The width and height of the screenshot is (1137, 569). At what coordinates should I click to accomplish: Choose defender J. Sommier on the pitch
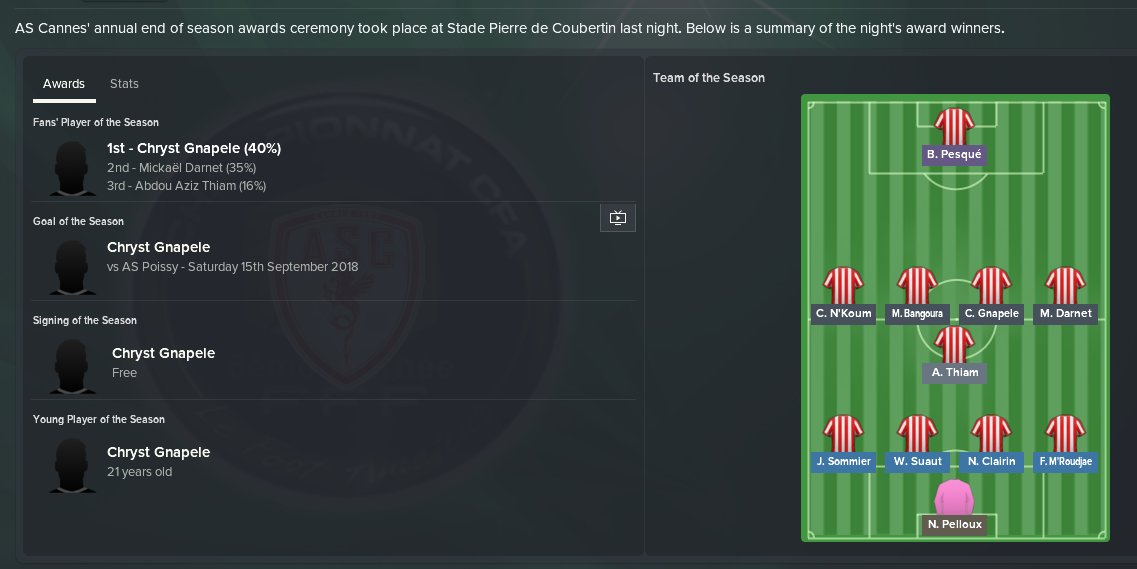(843, 461)
